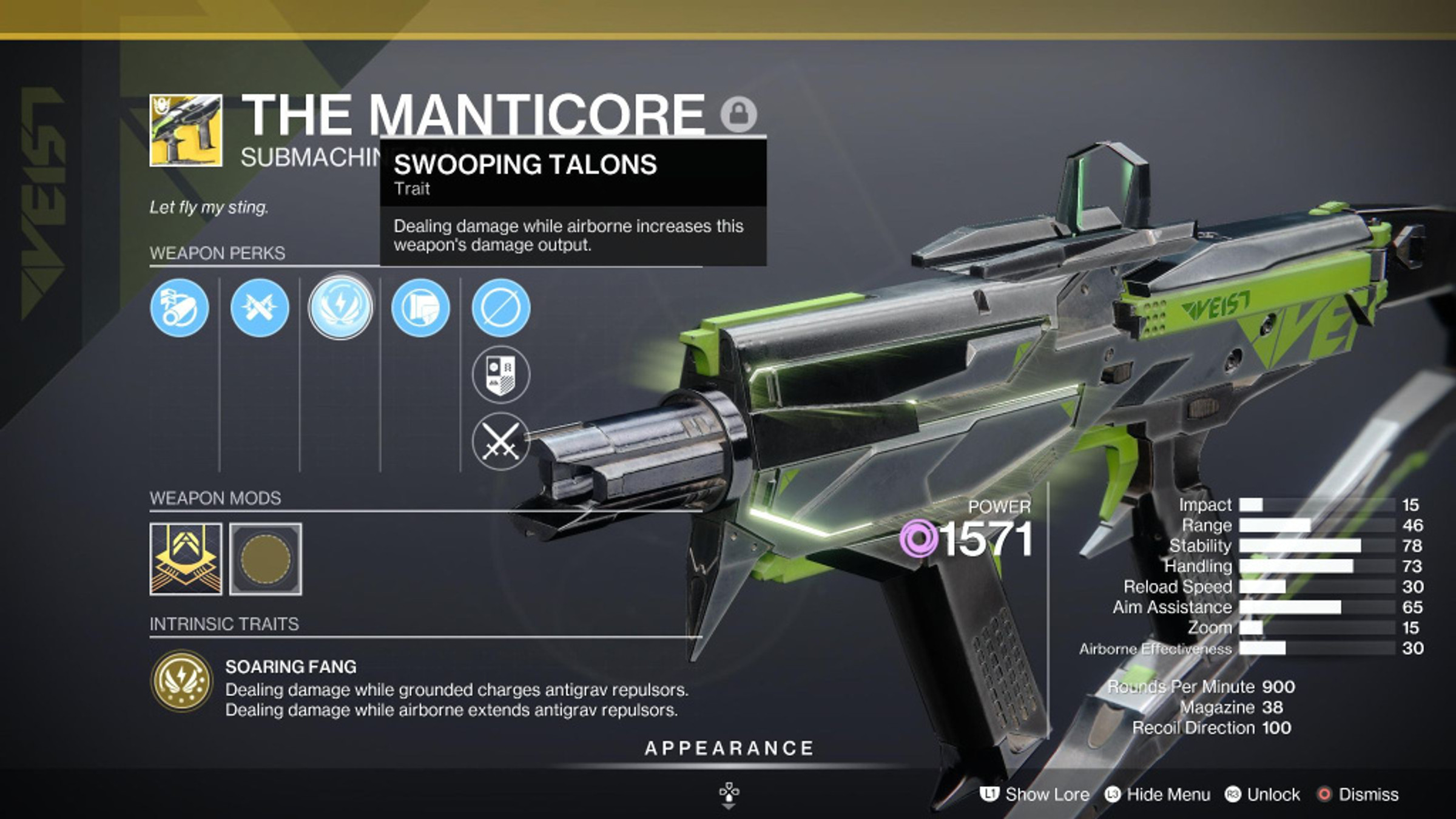The height and width of the screenshot is (819, 1456).
Task: Select the magazine perk with crossed projectiles
Action: pyautogui.click(x=261, y=308)
